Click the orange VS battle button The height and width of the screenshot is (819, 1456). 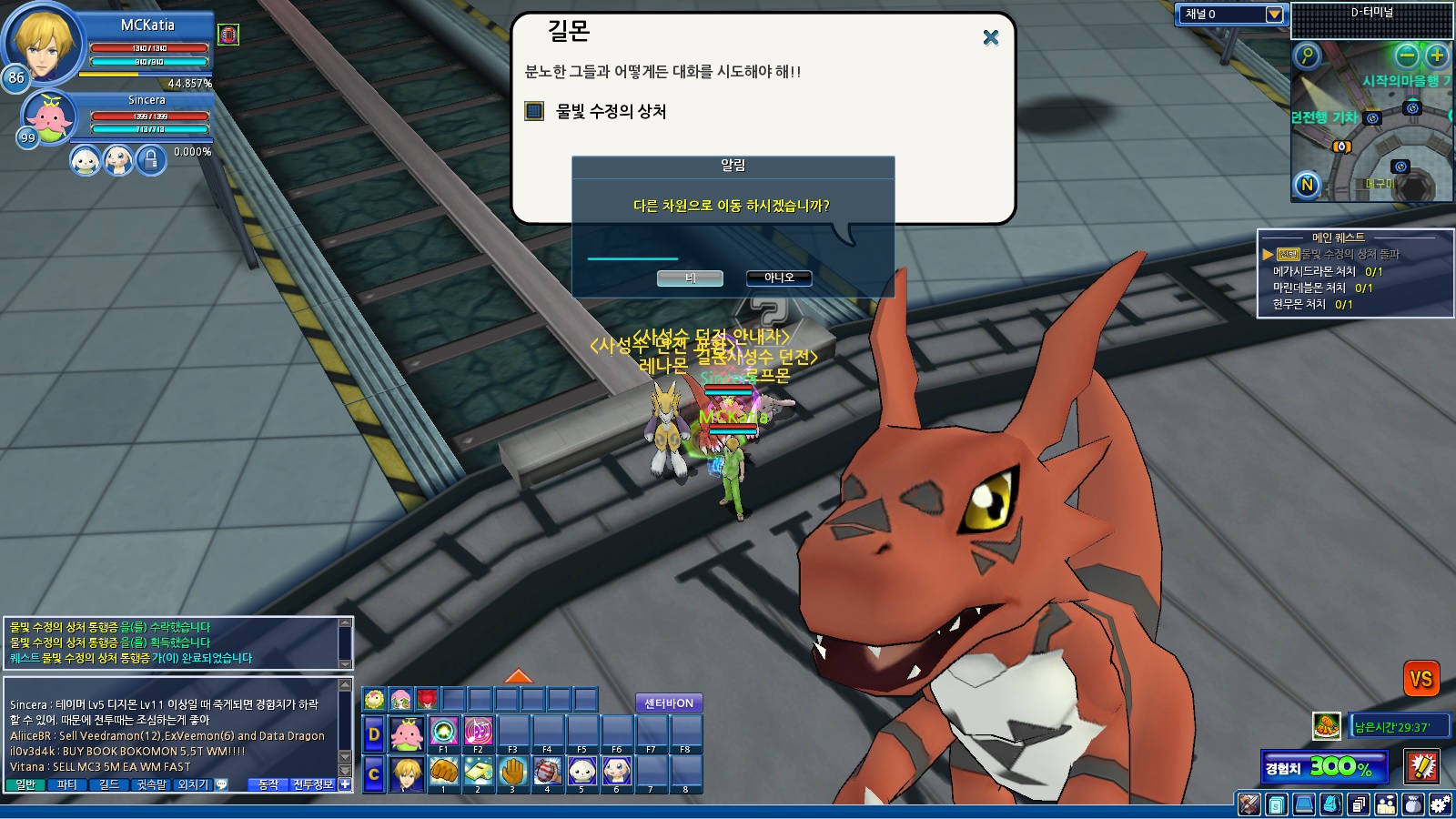(x=1421, y=679)
